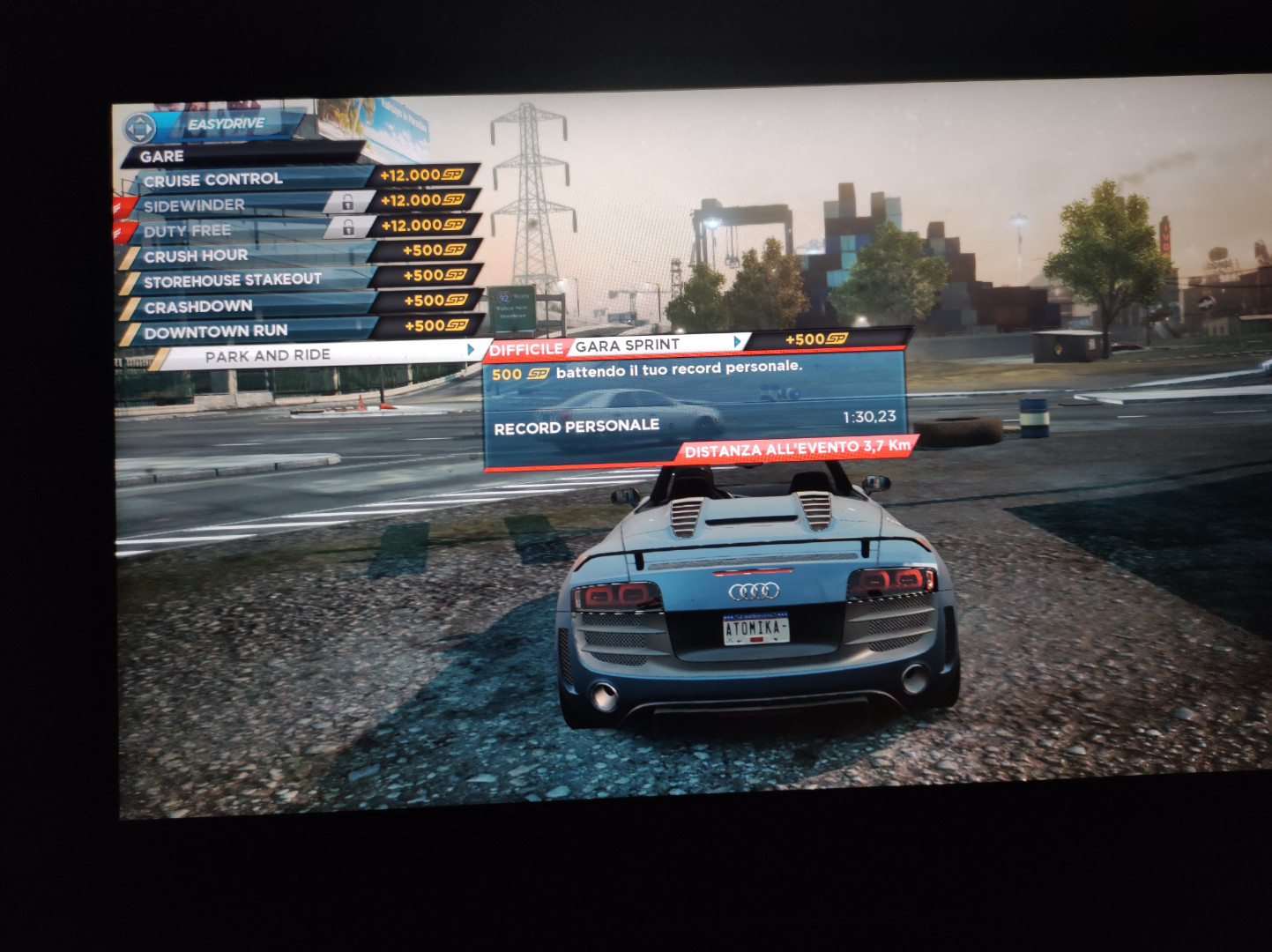
Task: Open the Crush Hour race entry
Action: point(196,256)
